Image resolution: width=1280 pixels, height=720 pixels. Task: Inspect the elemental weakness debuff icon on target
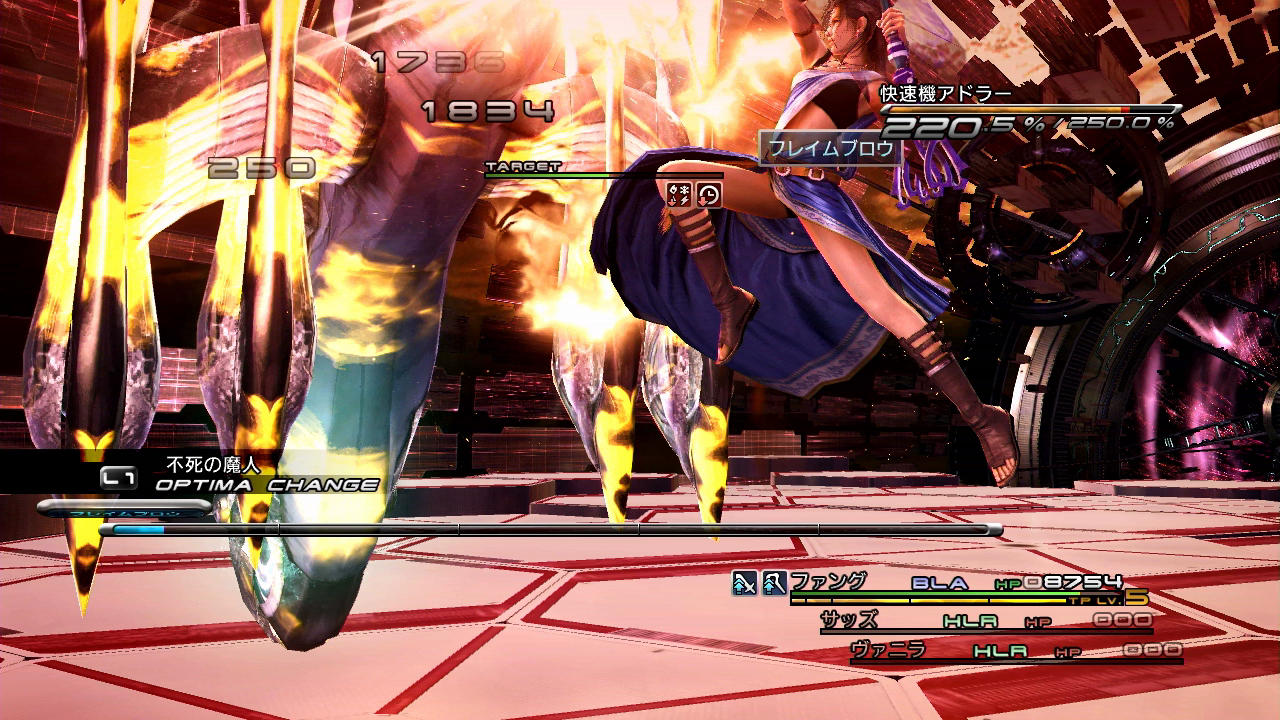[x=678, y=194]
